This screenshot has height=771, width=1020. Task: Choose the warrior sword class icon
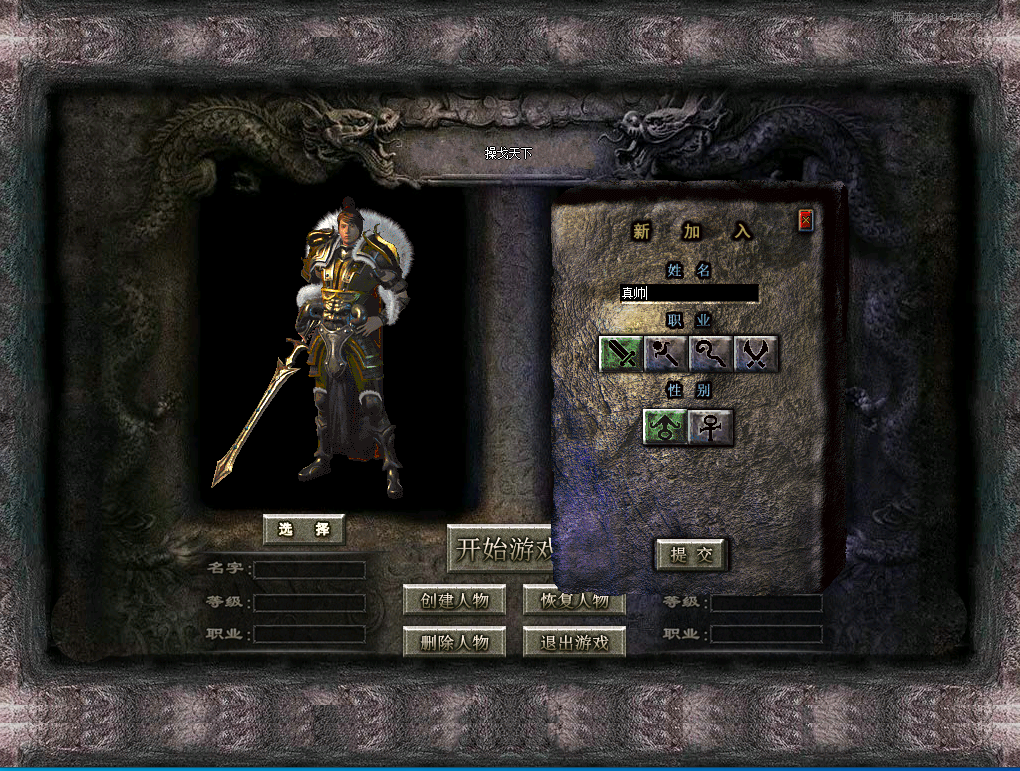(620, 354)
